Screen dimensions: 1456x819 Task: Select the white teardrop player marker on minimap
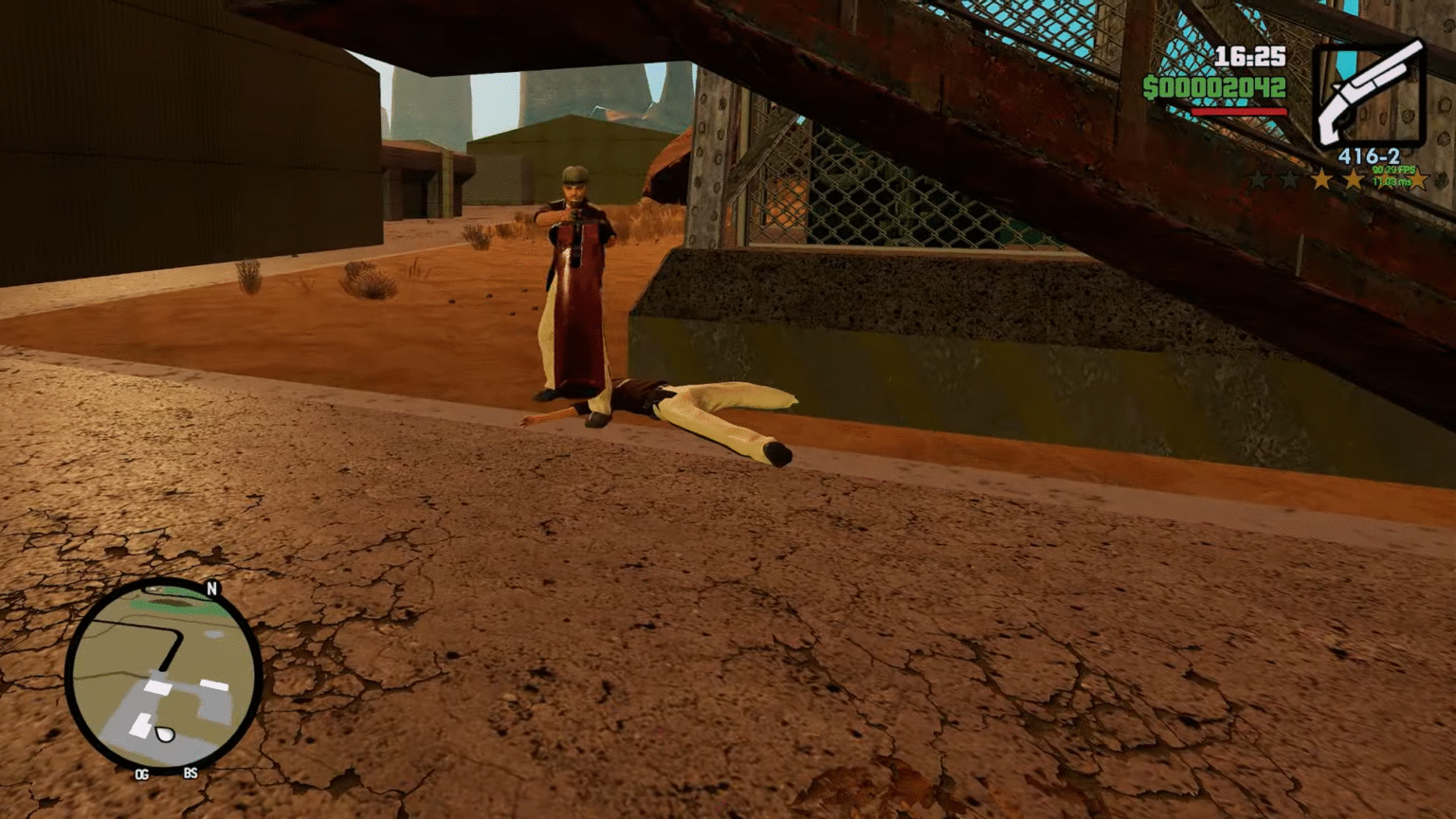pyautogui.click(x=165, y=733)
